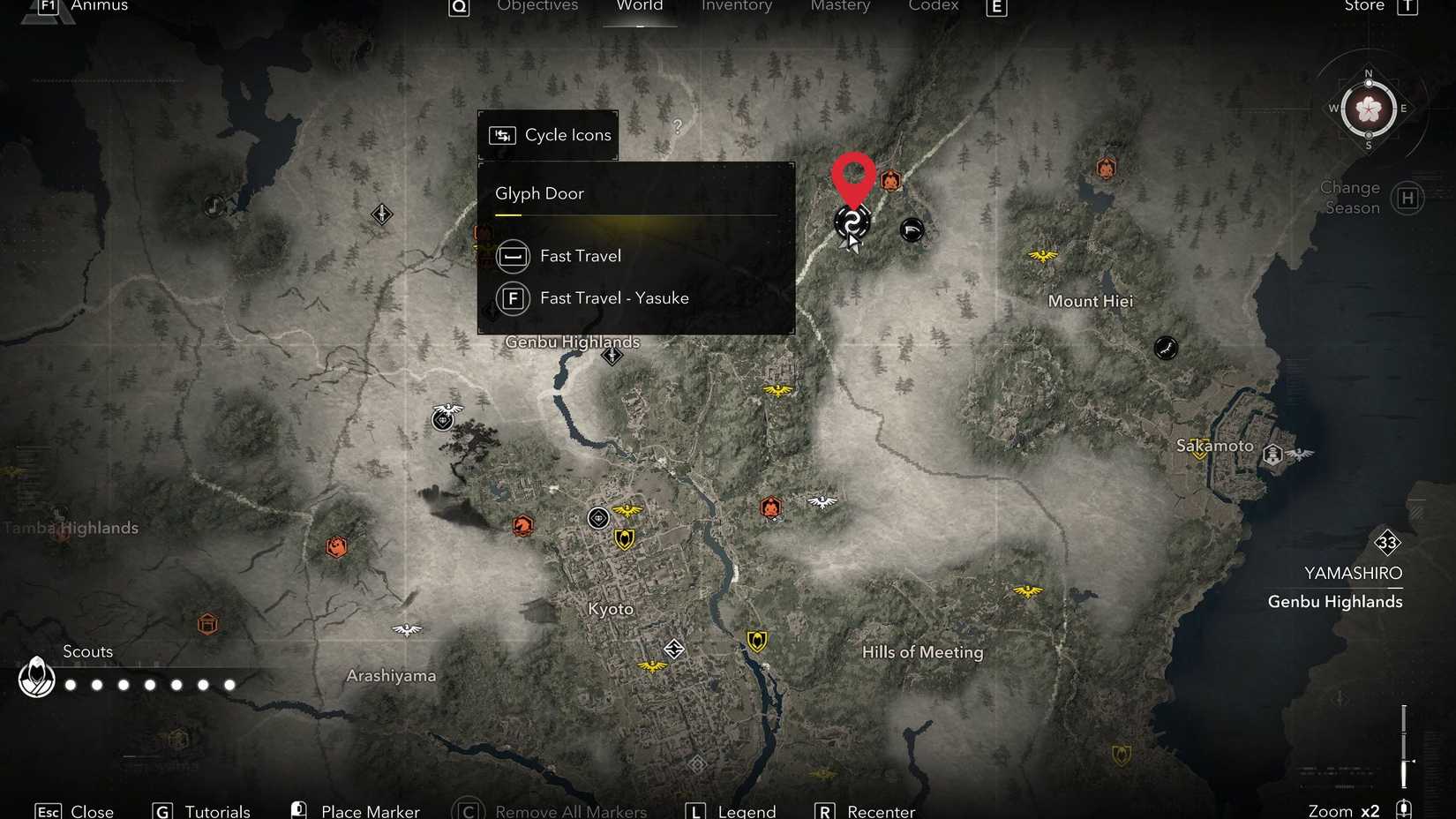Click the Scouts hood icon bottom left
This screenshot has width=1456, height=819.
(x=36, y=680)
